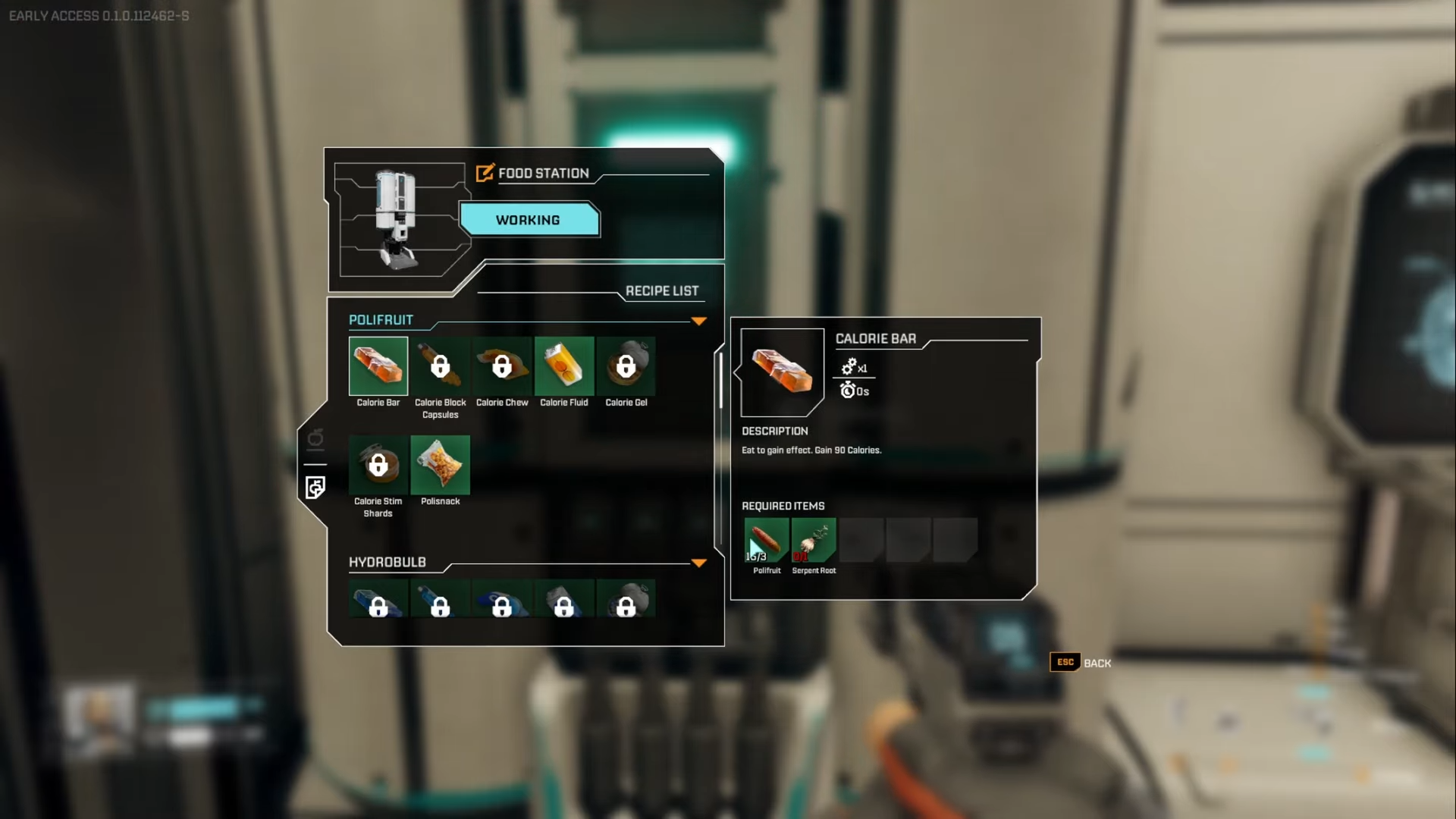Screen dimensions: 1456x819
Task: Collapse the Polifruit recipe category
Action: point(698,322)
